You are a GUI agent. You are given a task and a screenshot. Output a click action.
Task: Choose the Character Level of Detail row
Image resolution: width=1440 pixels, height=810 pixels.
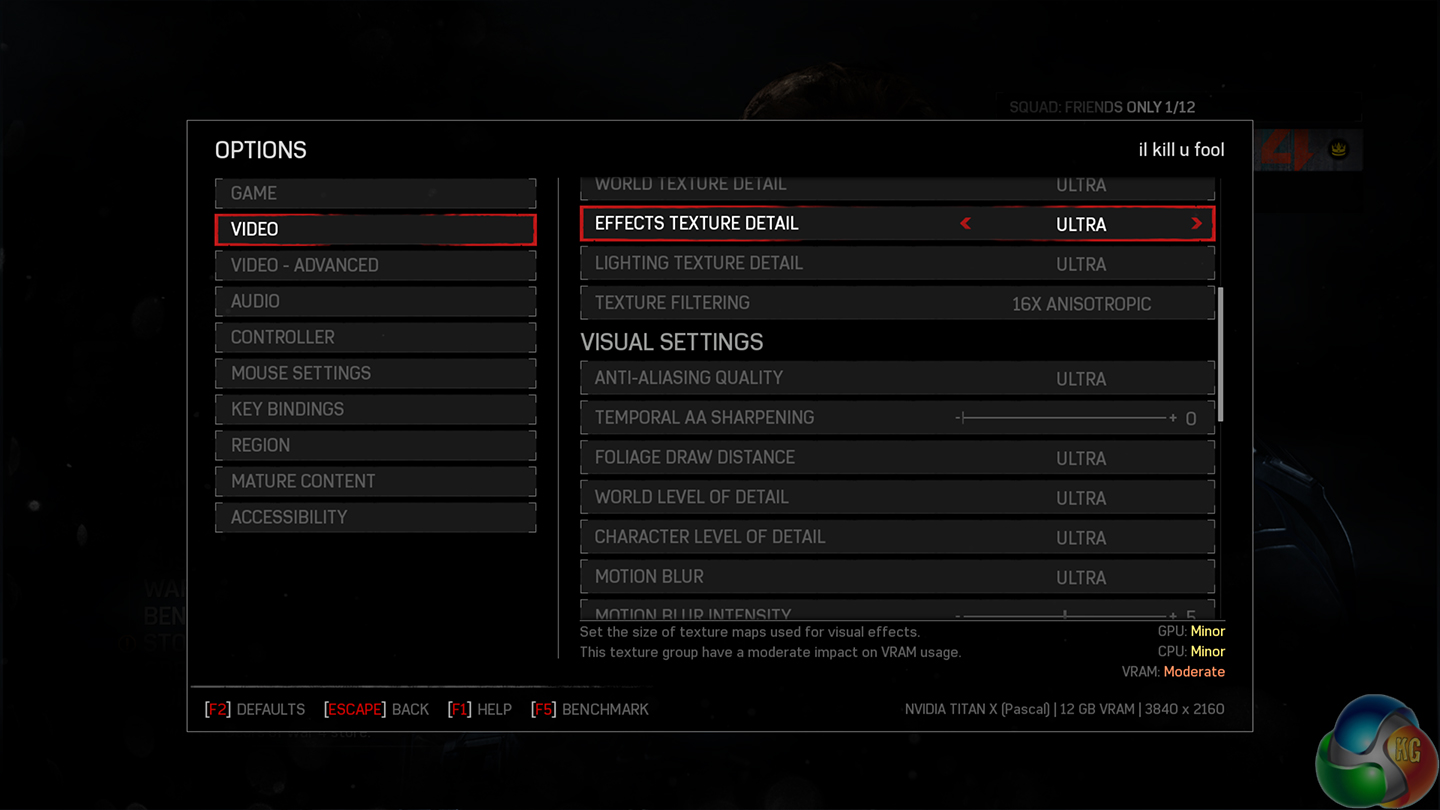coord(897,537)
